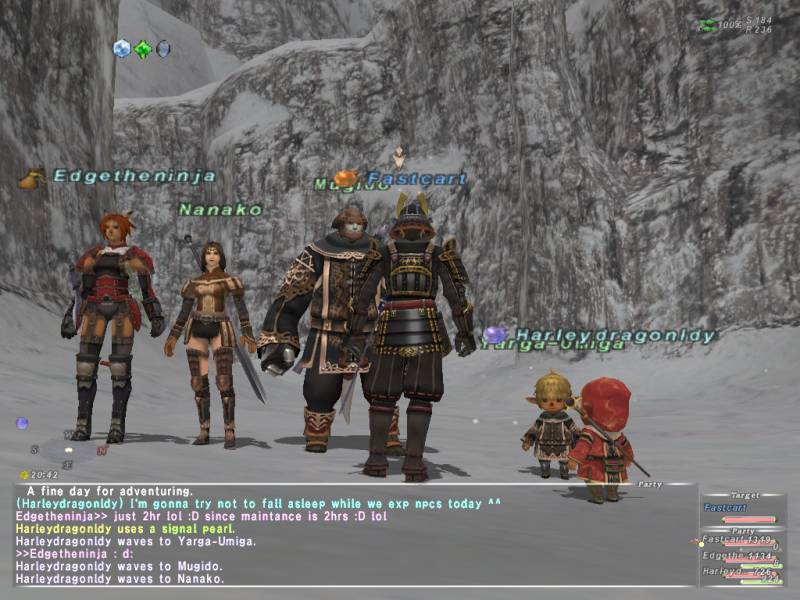Select the Harleydragonldy name label
The height and width of the screenshot is (600, 800).
pyautogui.click(x=615, y=335)
